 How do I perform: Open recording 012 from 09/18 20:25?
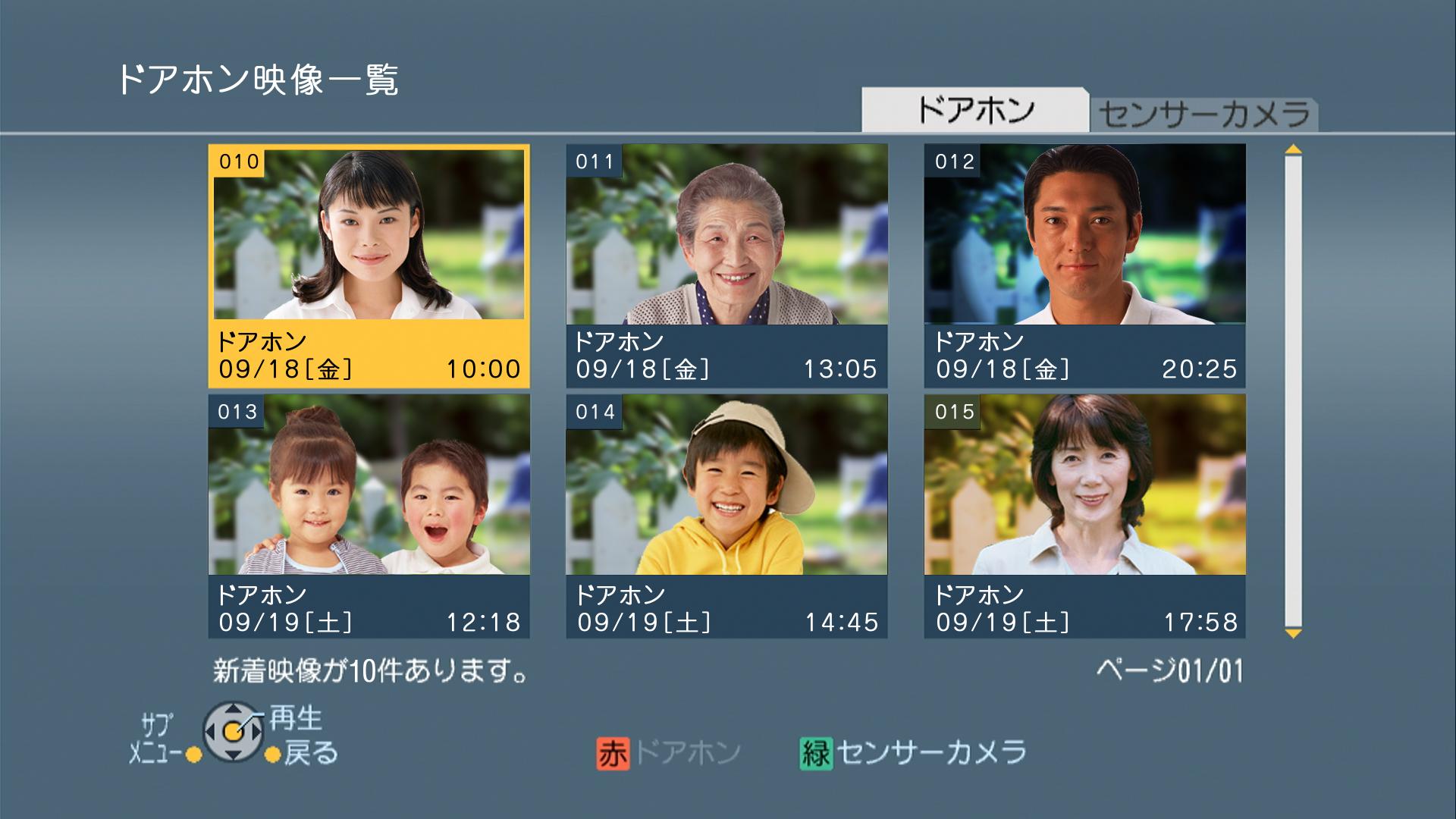coord(1084,265)
